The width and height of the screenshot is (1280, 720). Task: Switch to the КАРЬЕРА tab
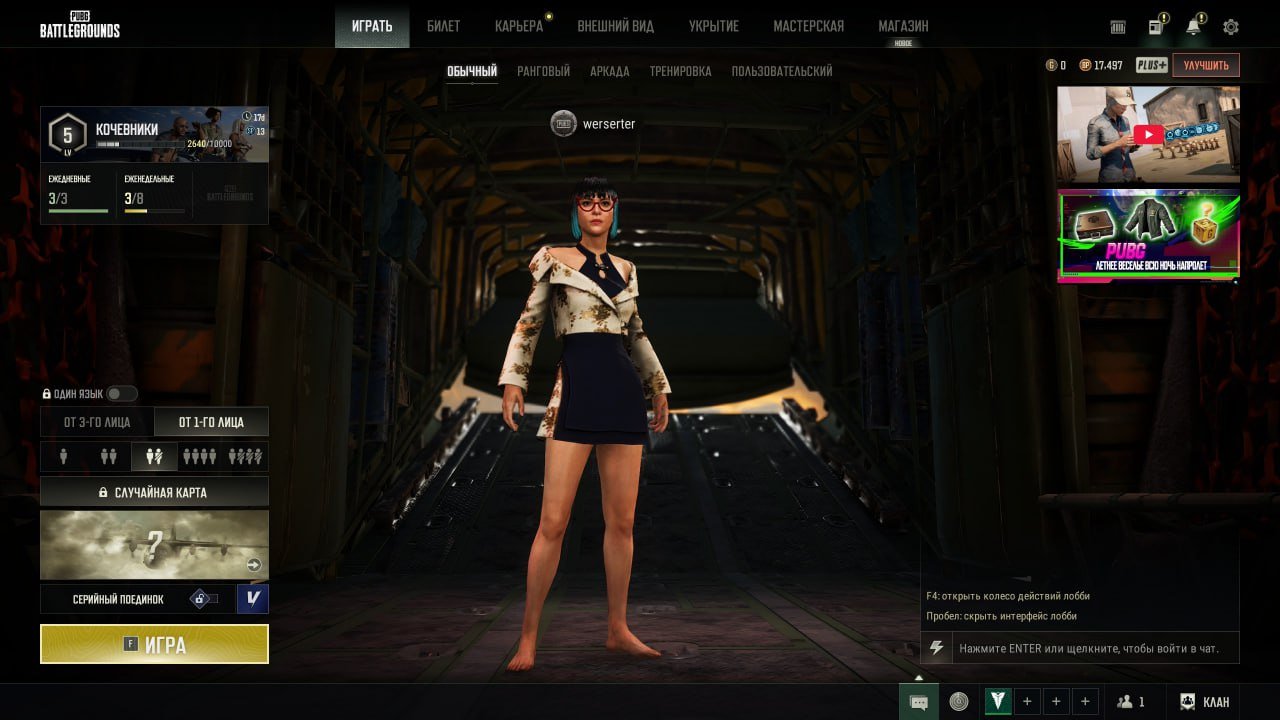(519, 26)
